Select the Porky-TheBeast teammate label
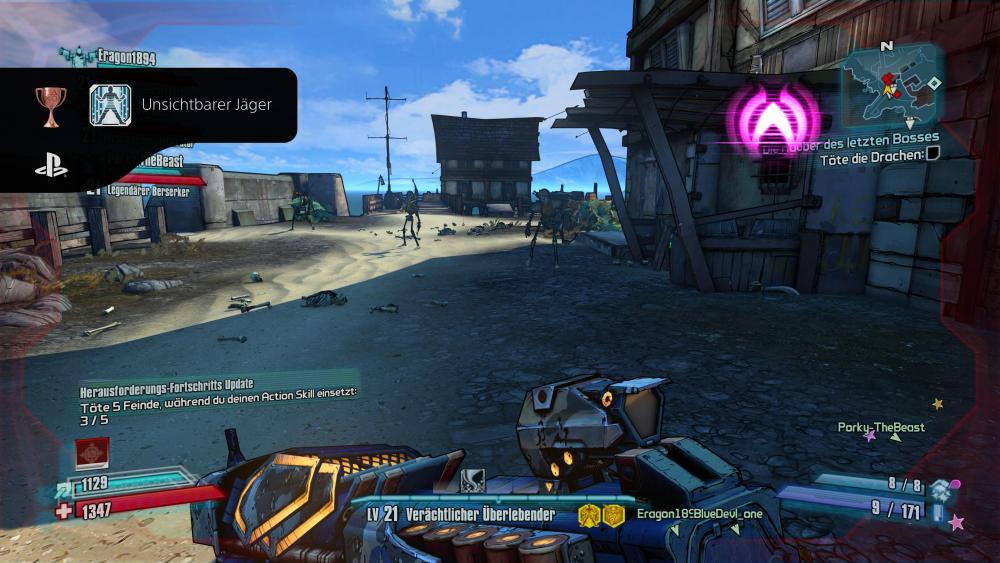The image size is (1000, 563). pos(881,427)
